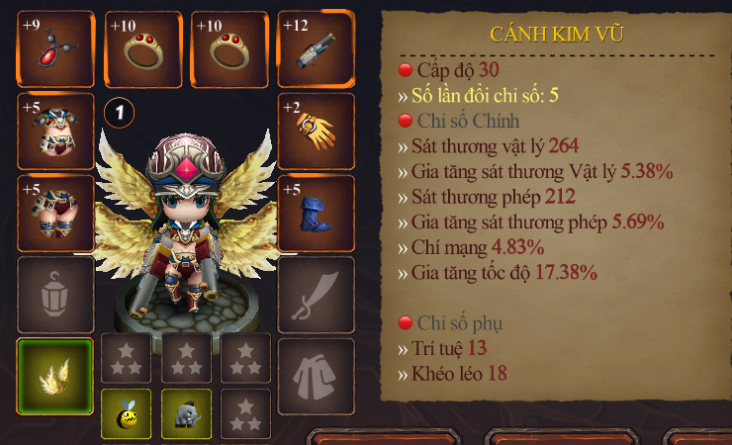
Task: Choose the +5 chest armor slot
Action: [x=56, y=131]
